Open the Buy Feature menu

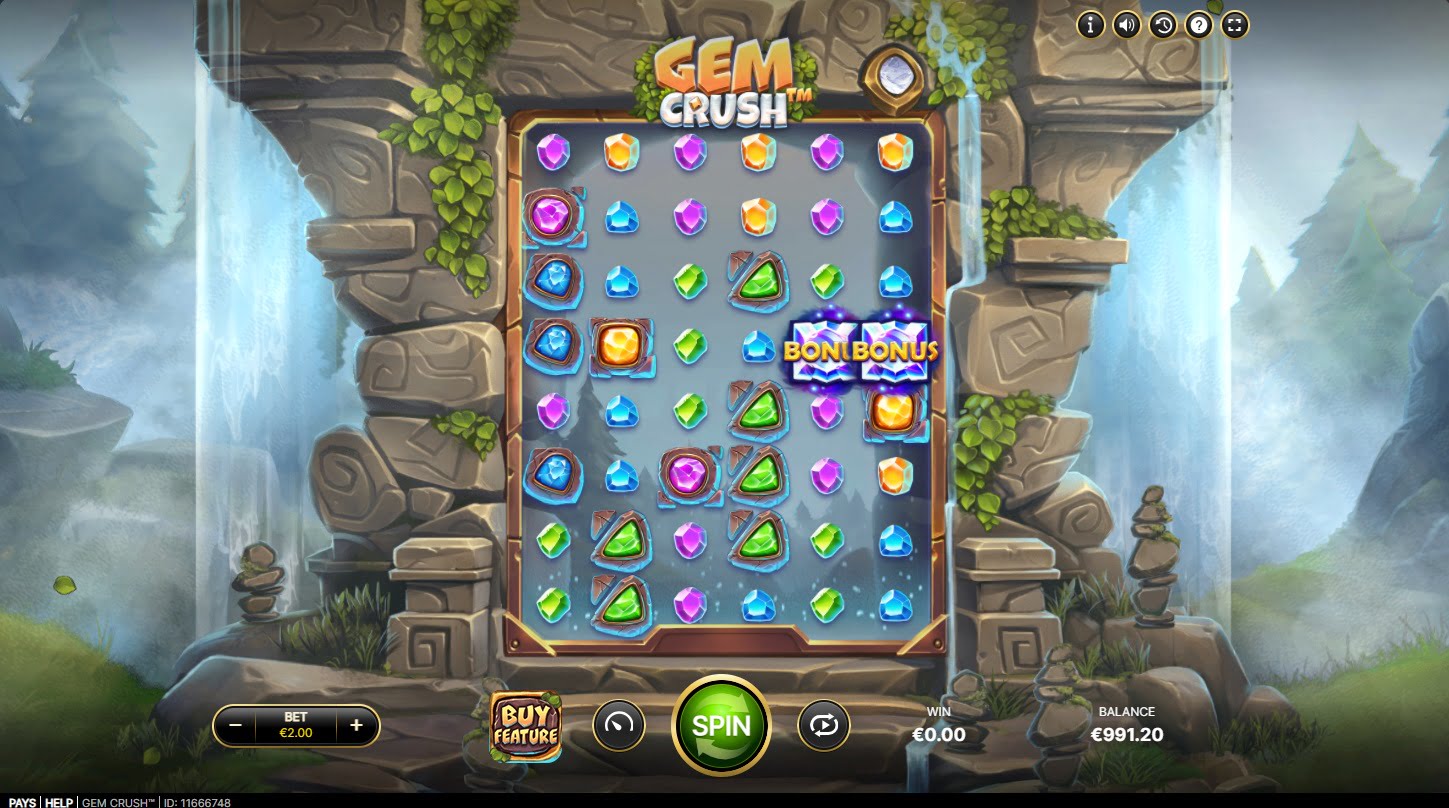click(x=524, y=725)
